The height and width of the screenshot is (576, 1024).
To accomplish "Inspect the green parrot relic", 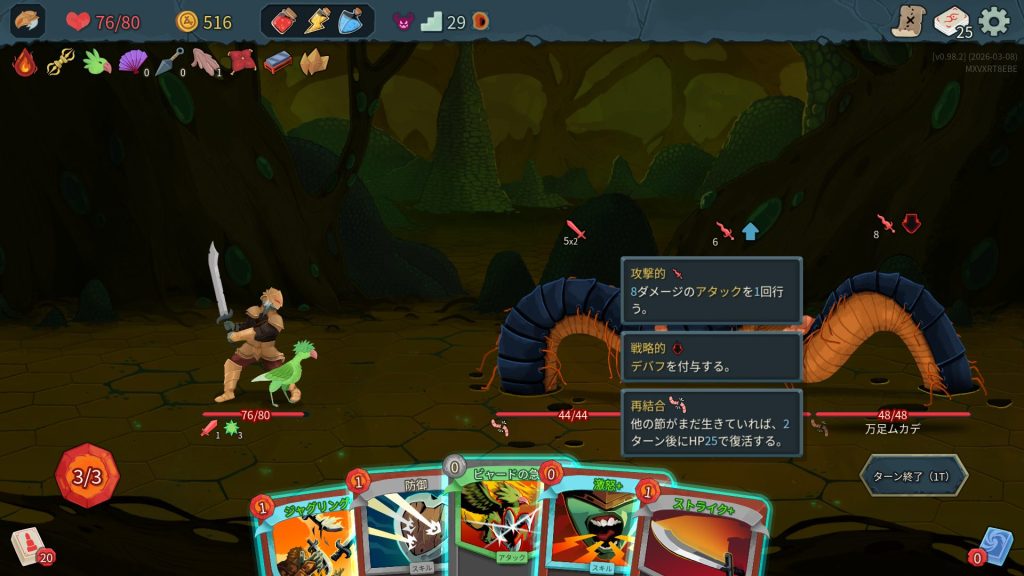I will [97, 63].
